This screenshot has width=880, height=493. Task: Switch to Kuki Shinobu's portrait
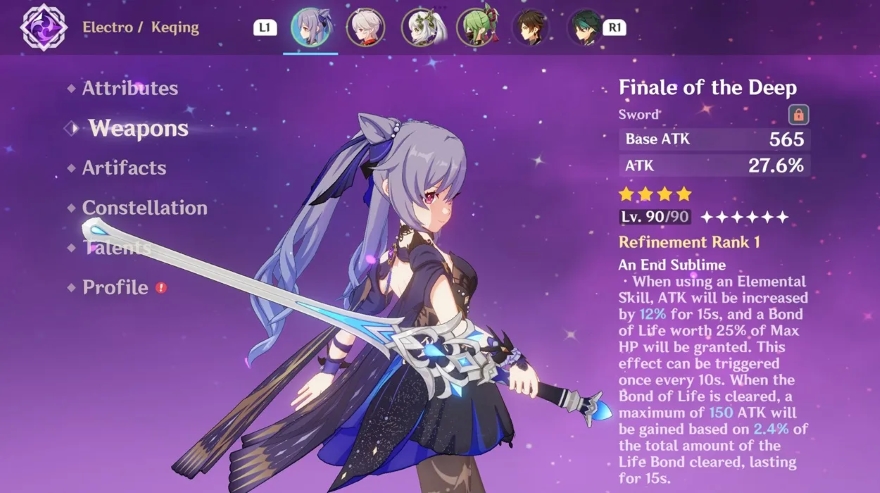[475, 28]
